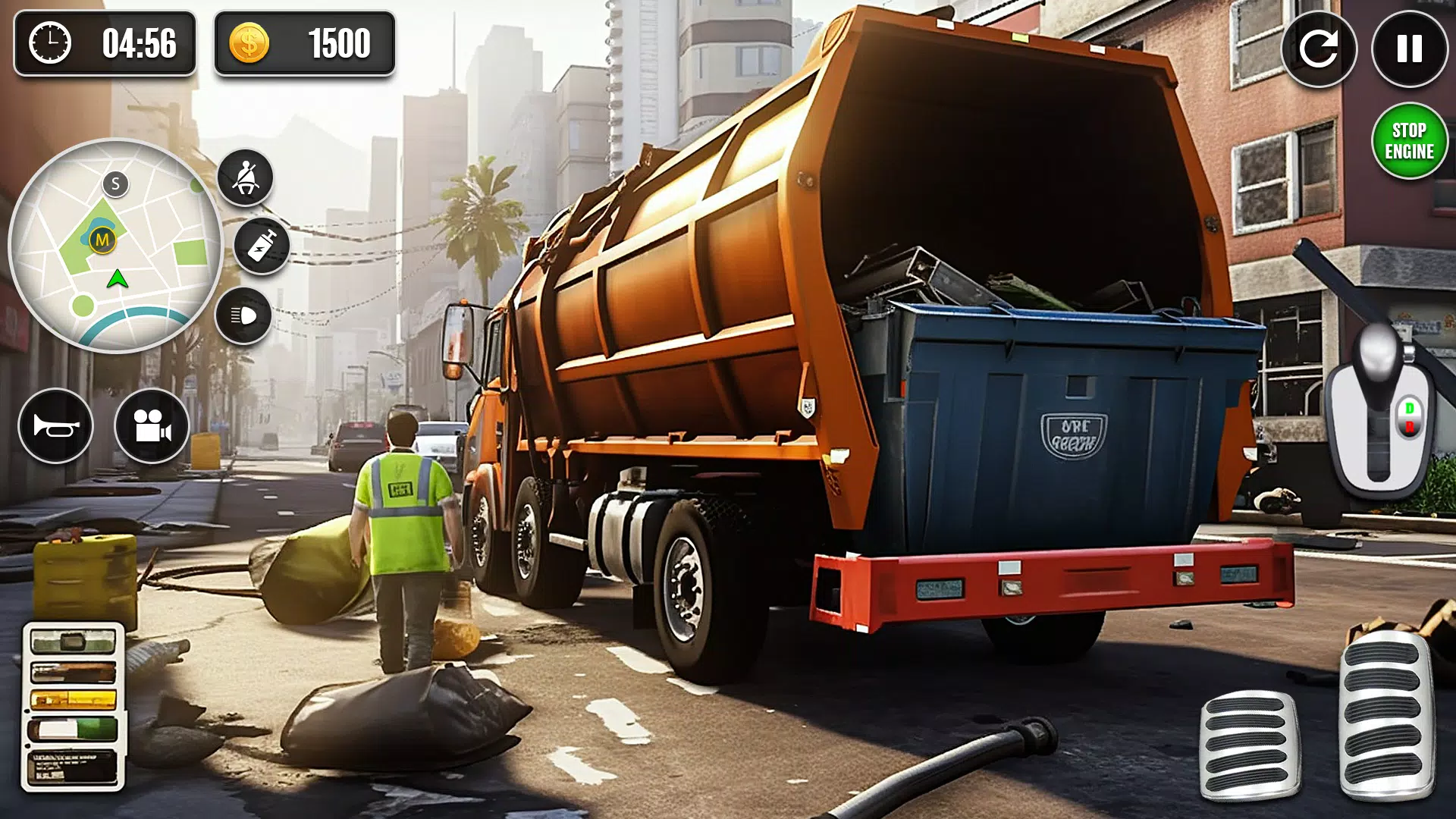Pause the game
This screenshot has height=819, width=1456.
(x=1409, y=49)
